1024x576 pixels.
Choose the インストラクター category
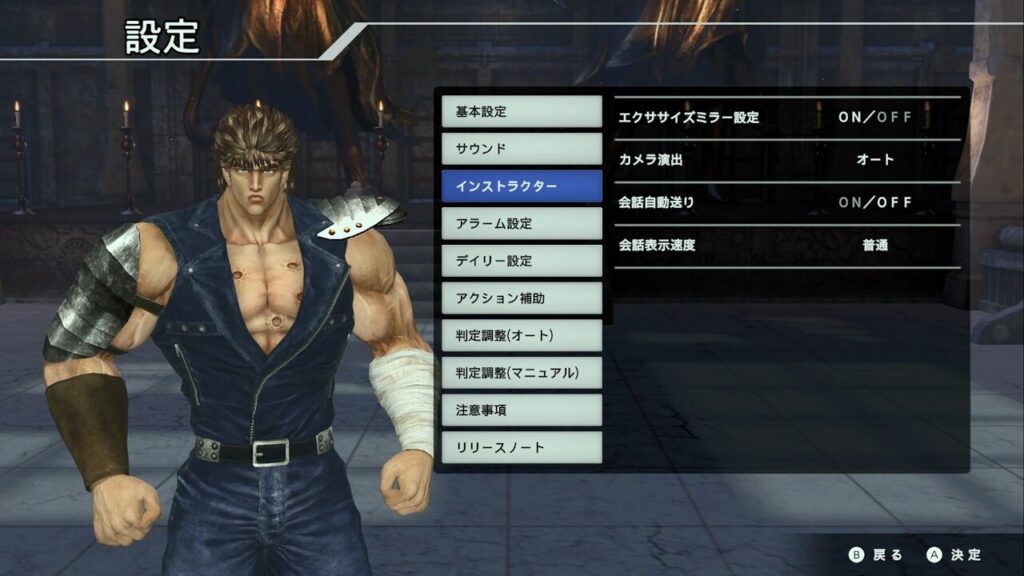(x=521, y=186)
